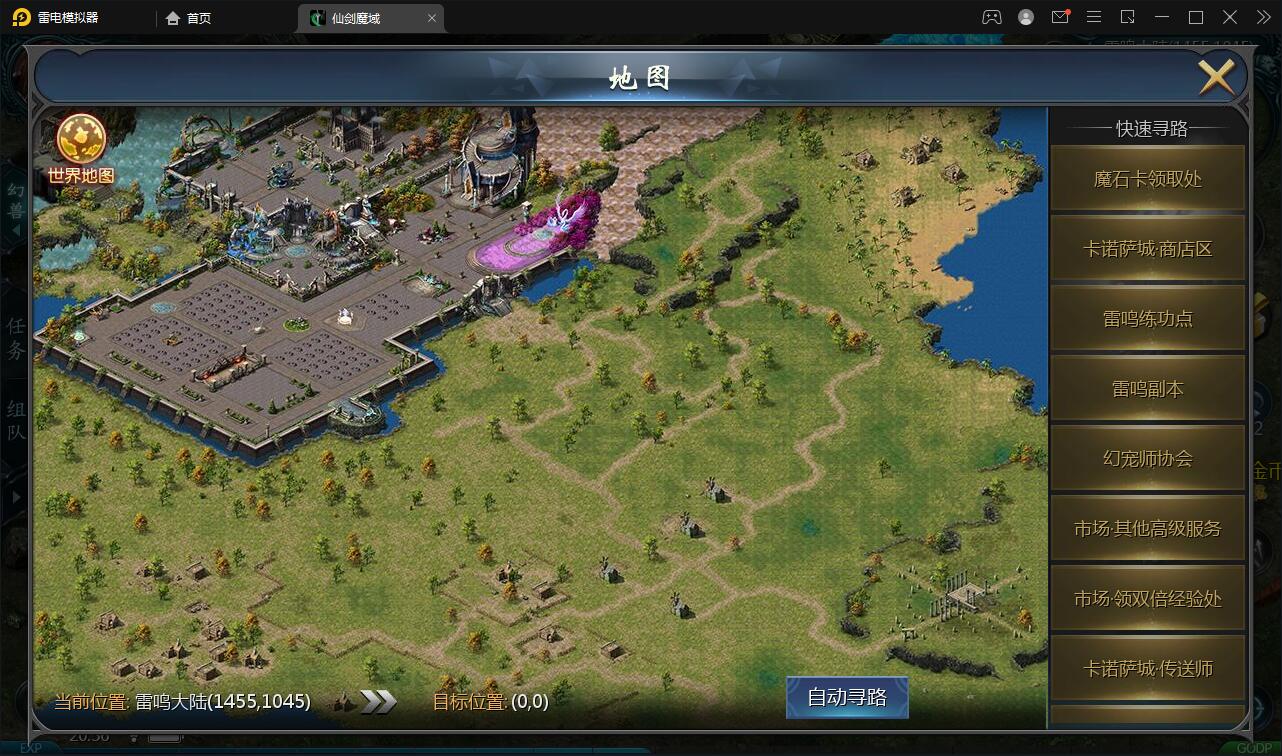
Task: Select 魔石卡领取处 quick travel destination
Action: [x=1147, y=178]
